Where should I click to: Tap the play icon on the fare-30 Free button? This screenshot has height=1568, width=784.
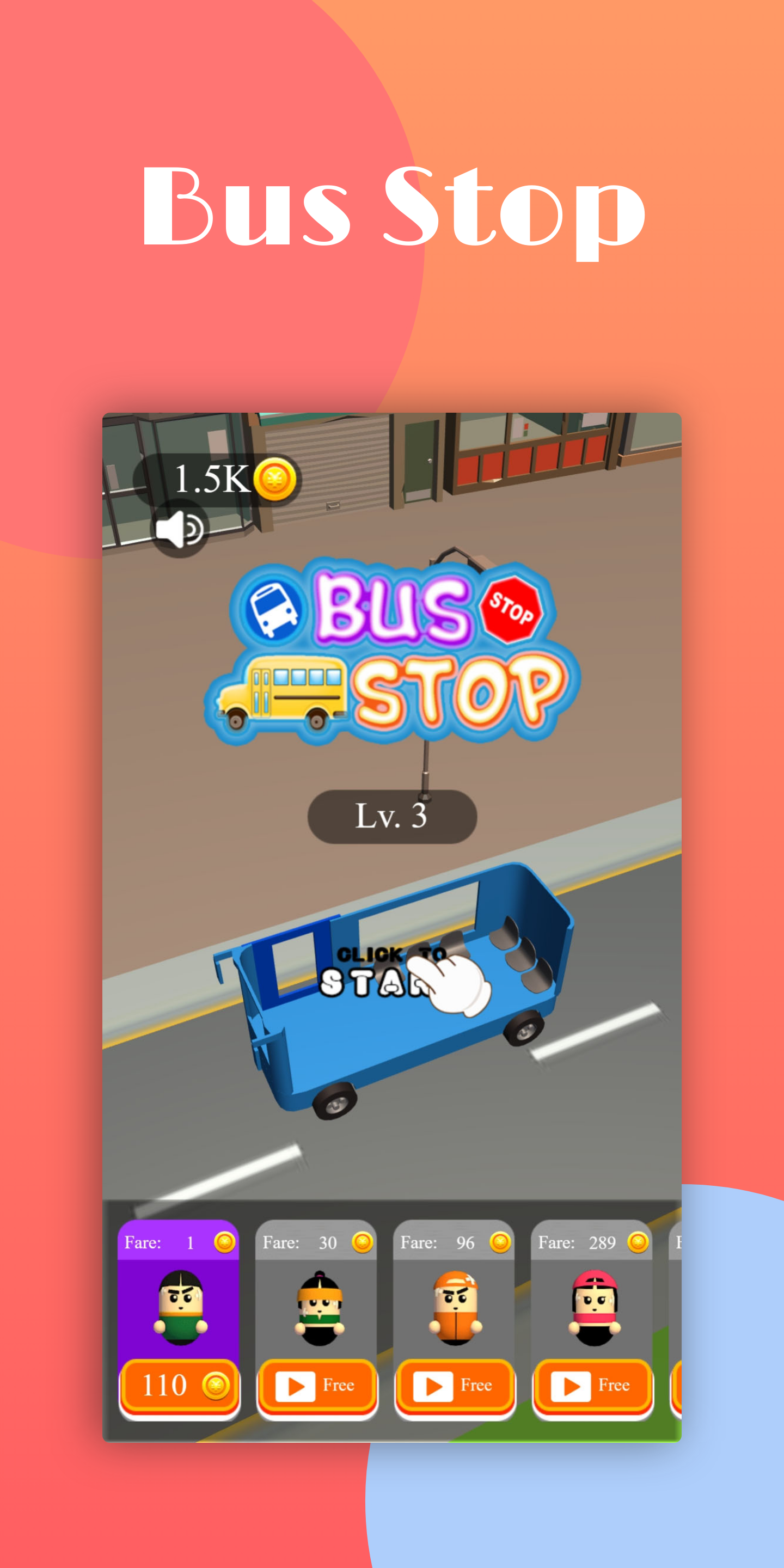pos(296,1386)
